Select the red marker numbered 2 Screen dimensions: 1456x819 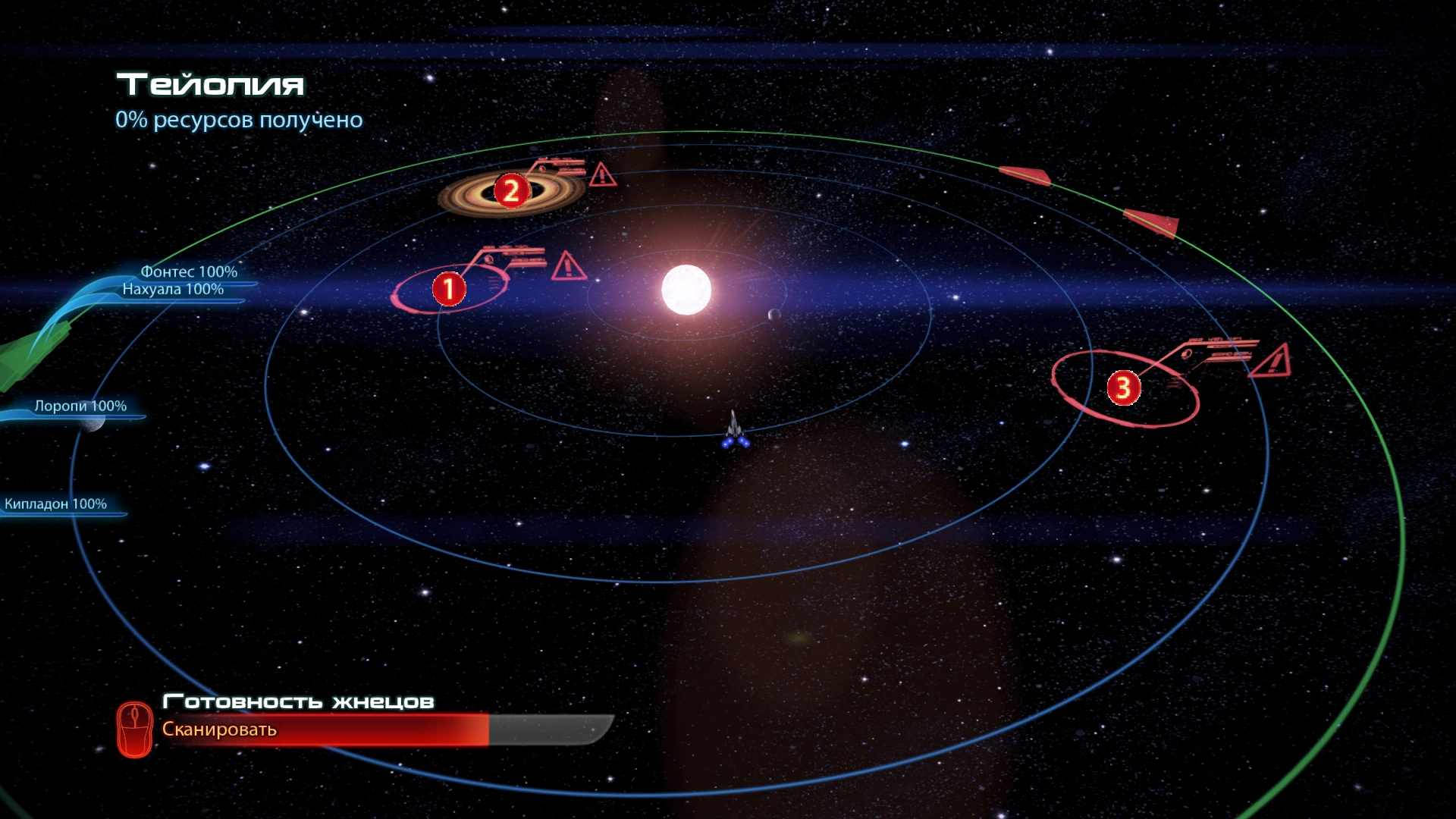(511, 190)
